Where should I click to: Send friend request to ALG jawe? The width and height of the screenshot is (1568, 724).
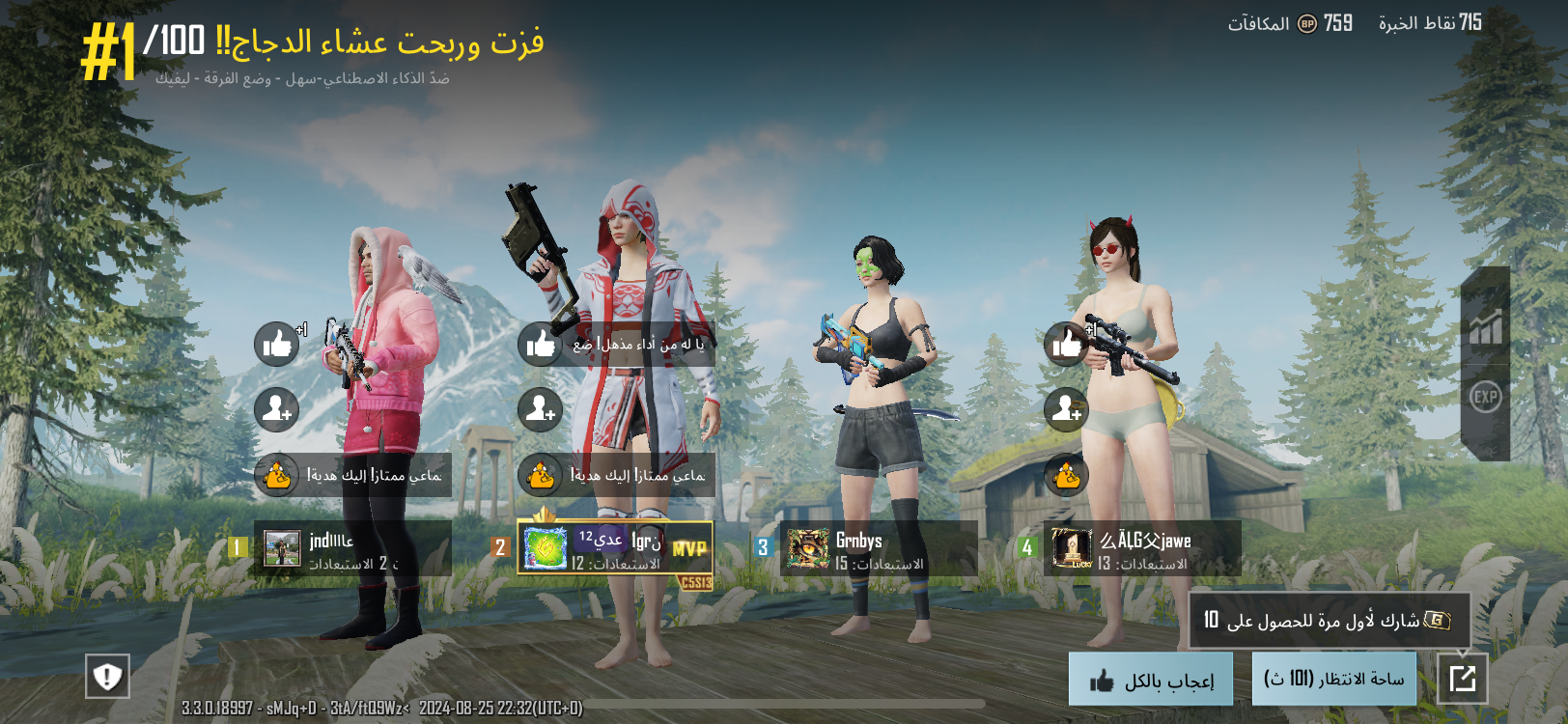pyautogui.click(x=1067, y=410)
